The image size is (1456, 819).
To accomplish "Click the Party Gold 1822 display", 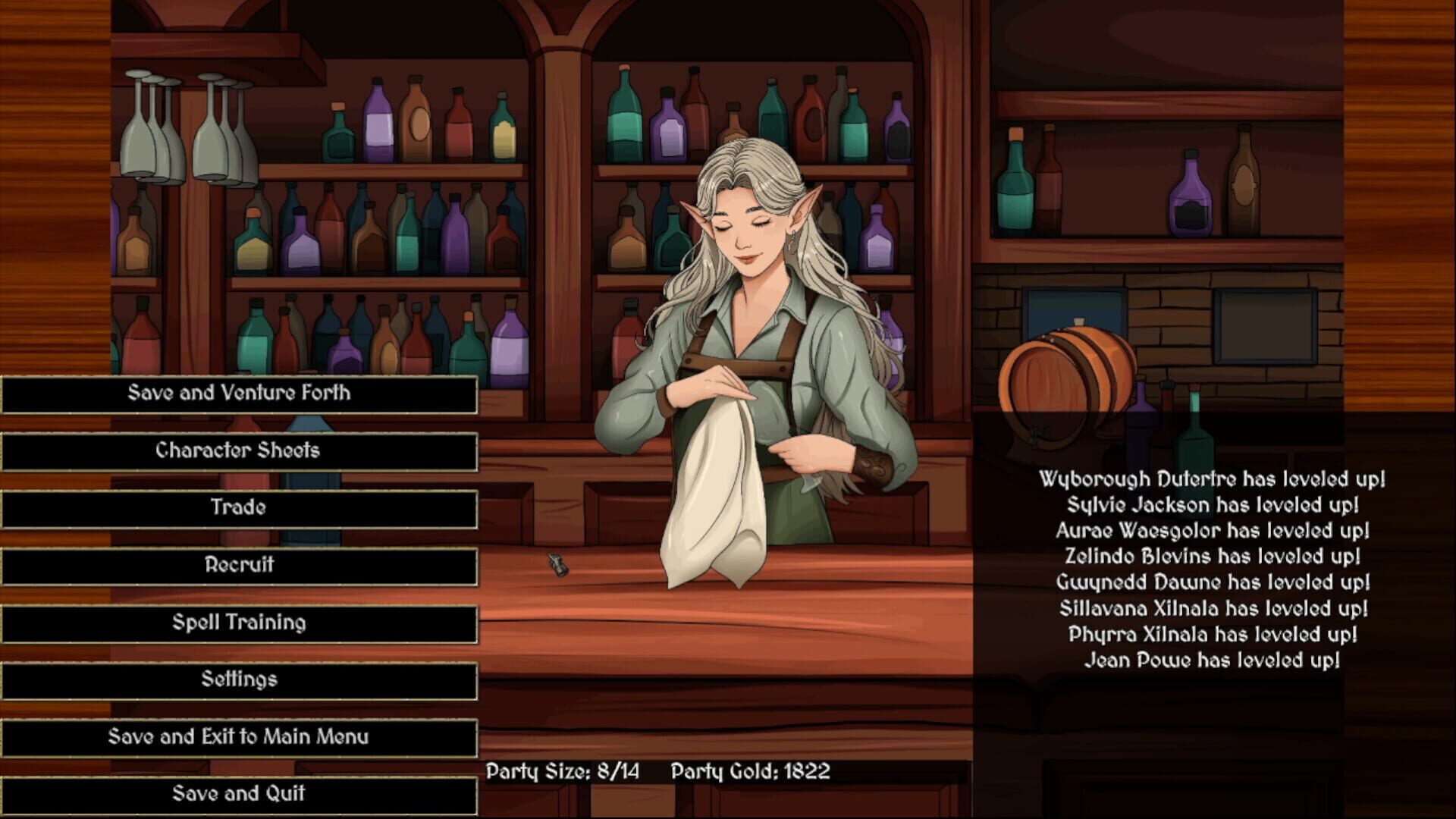I will 752,771.
